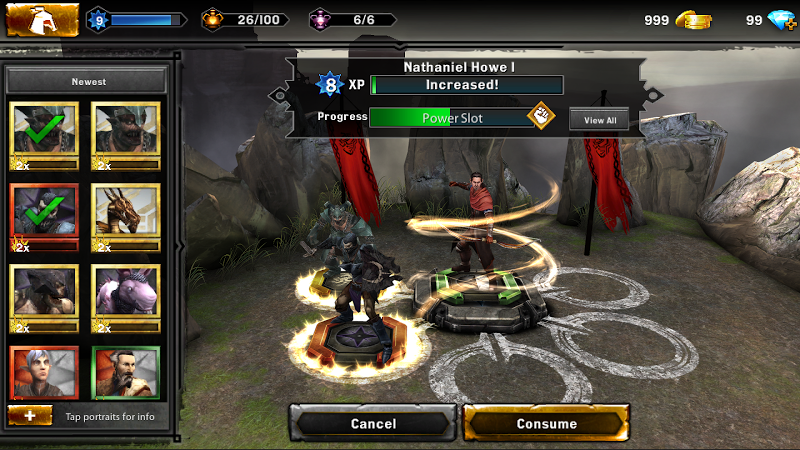Screen dimensions: 800x450
Task: Select the golden dragon portrait
Action: click(126, 215)
